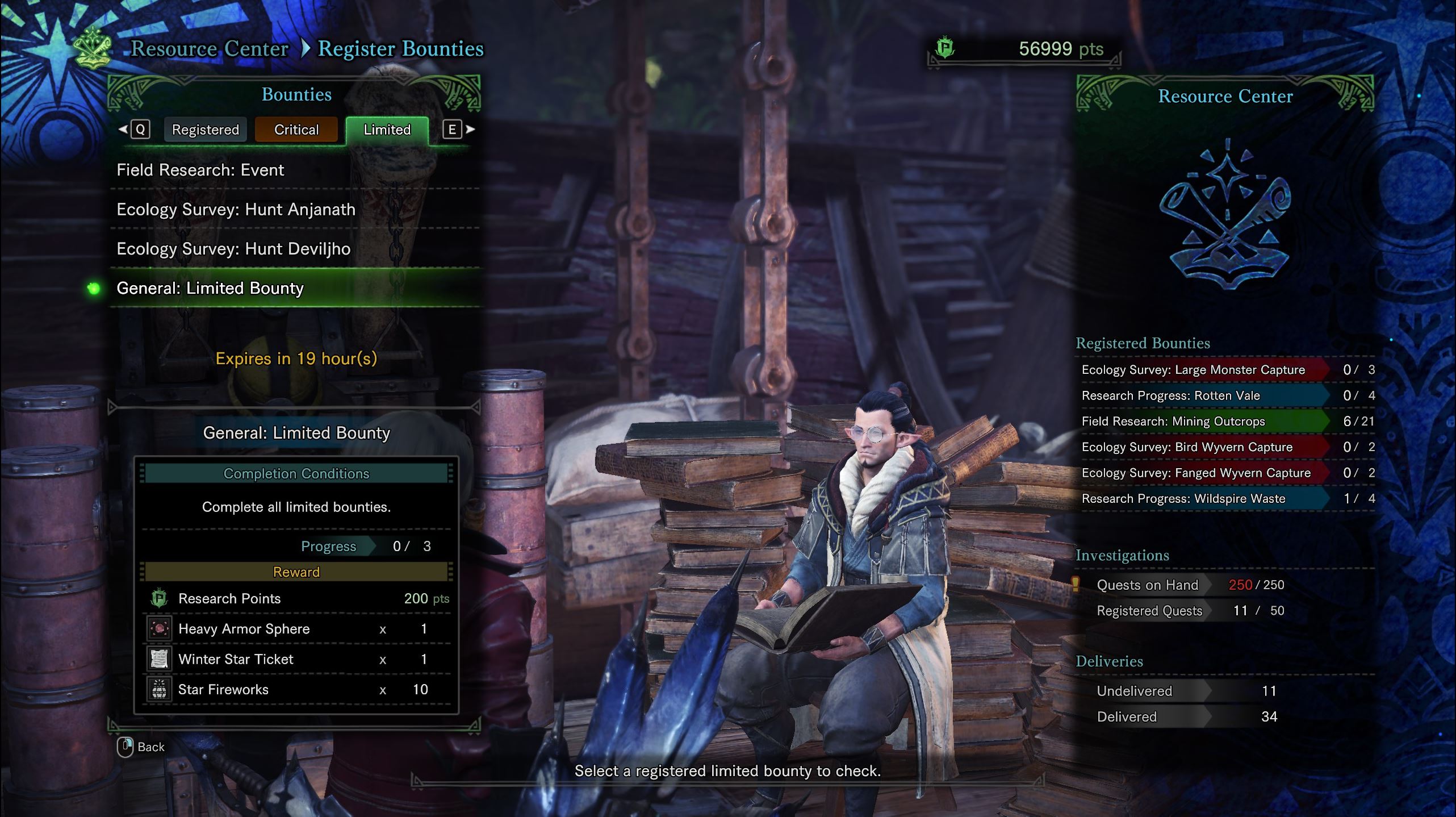Screen dimensions: 1456x817
Task: Open Fanged Wyvern Capture registered bounty
Action: [x=1196, y=473]
